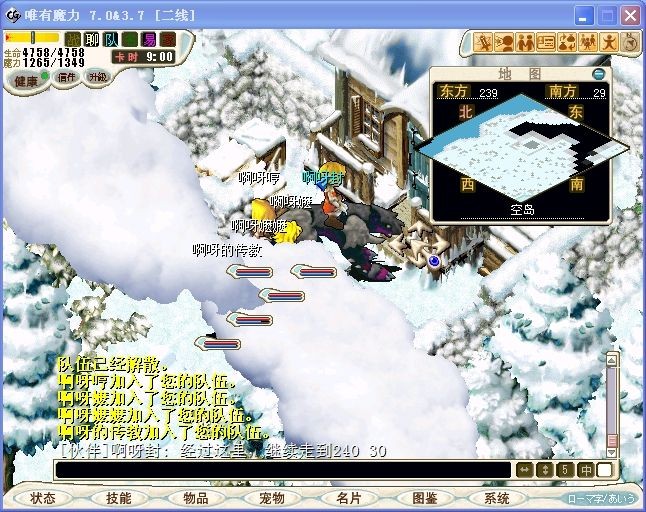Click the 健康 health status button
646x512 pixels.
pyautogui.click(x=24, y=80)
